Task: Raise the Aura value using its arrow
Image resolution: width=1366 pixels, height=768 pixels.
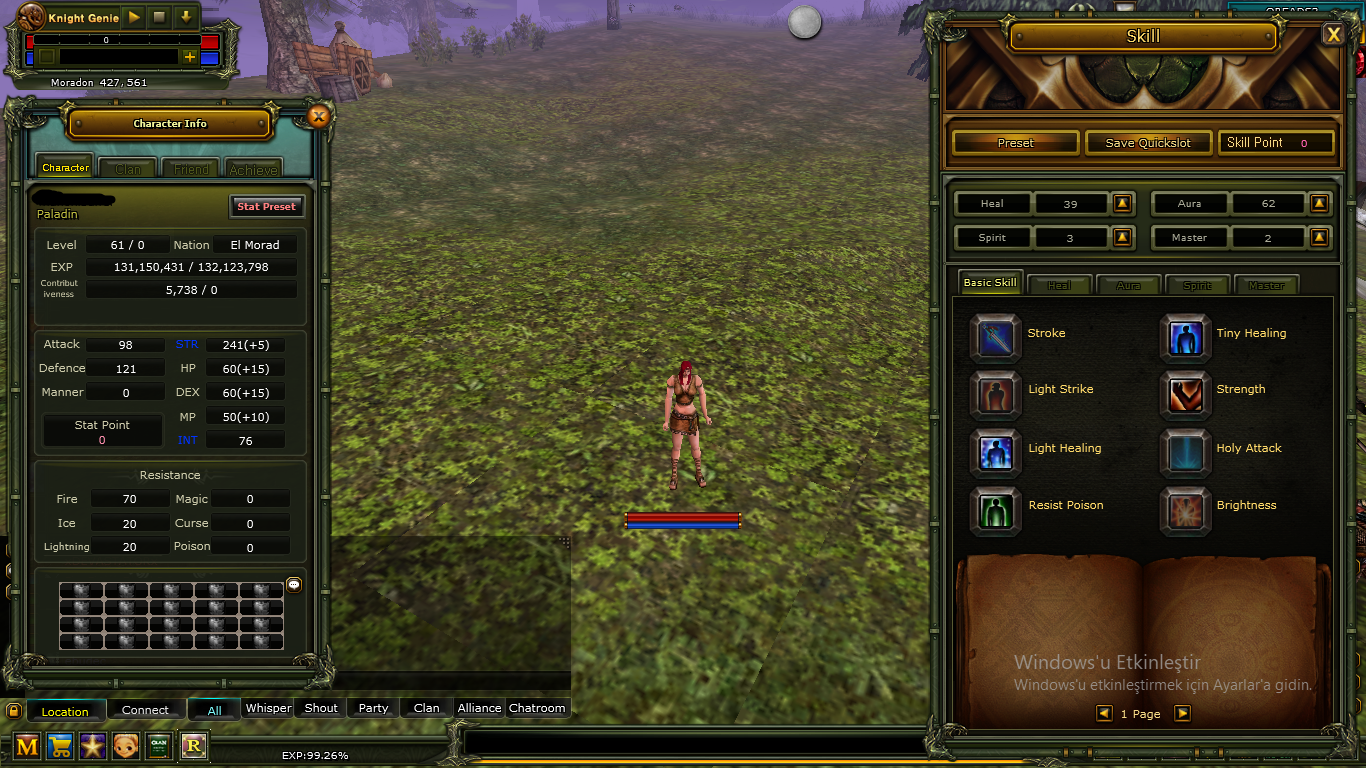Action: click(1319, 203)
